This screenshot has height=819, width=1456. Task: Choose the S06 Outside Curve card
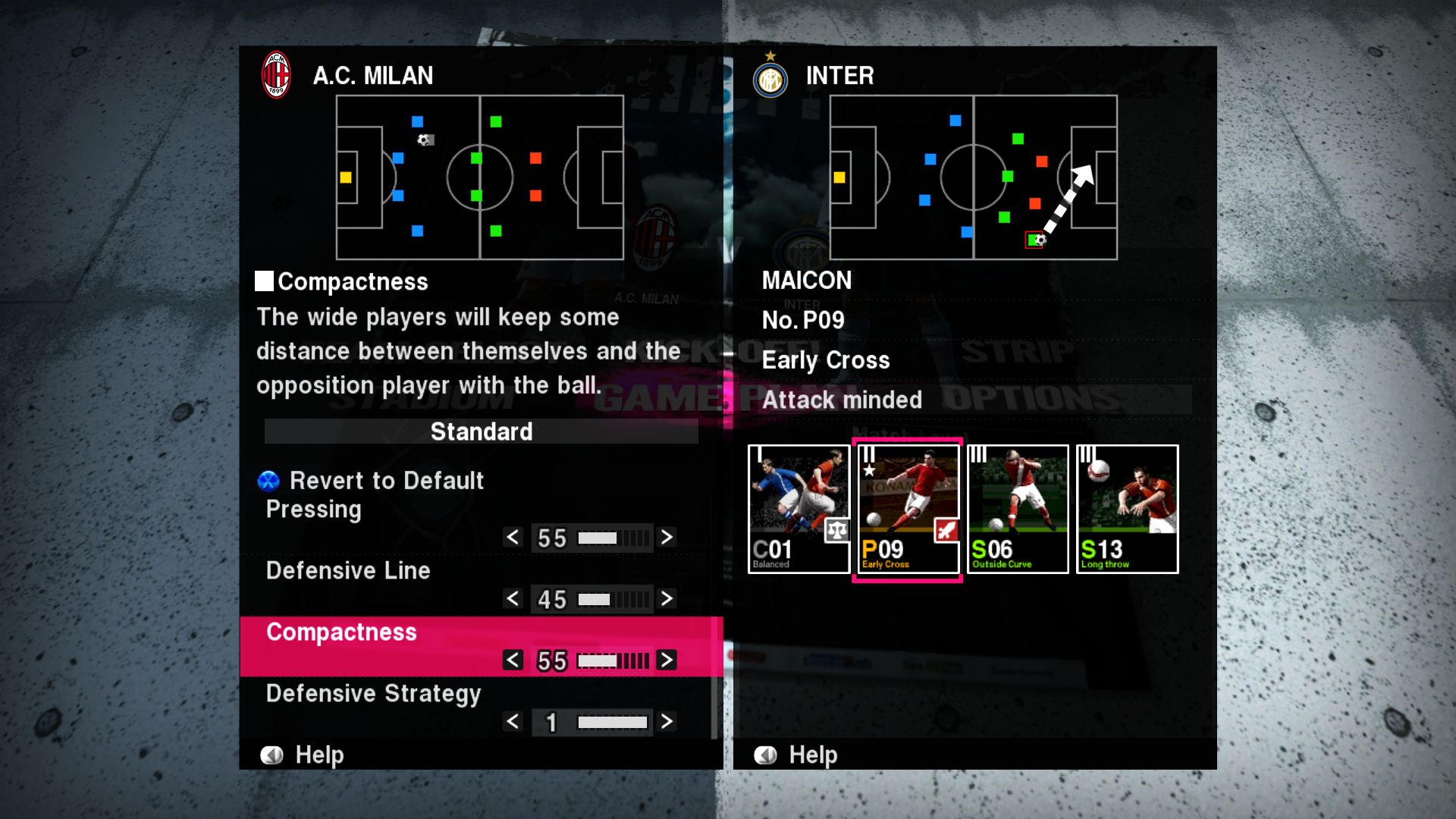pos(1018,509)
